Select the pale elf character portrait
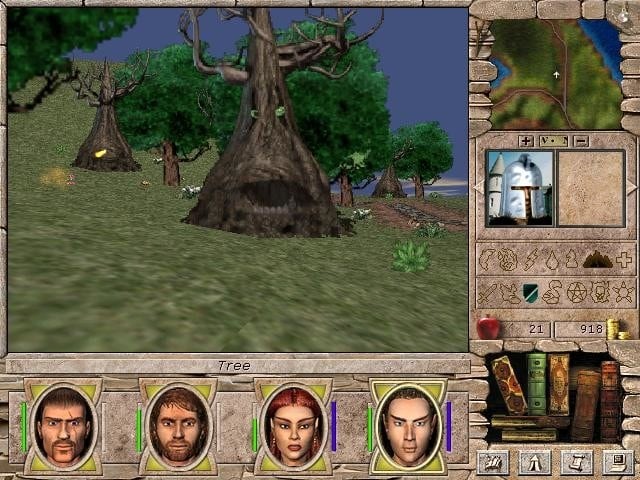Image resolution: width=640 pixels, height=480 pixels. click(408, 426)
